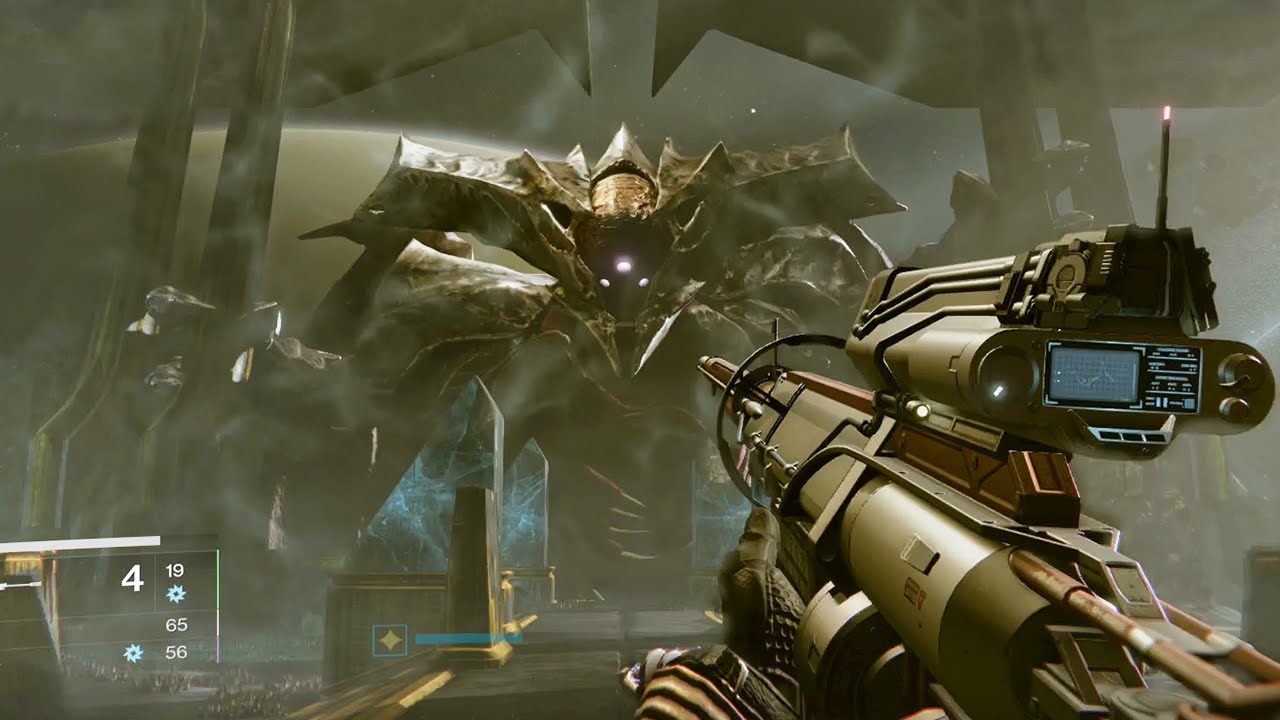Click the blue burst icon beside 56

tap(132, 653)
